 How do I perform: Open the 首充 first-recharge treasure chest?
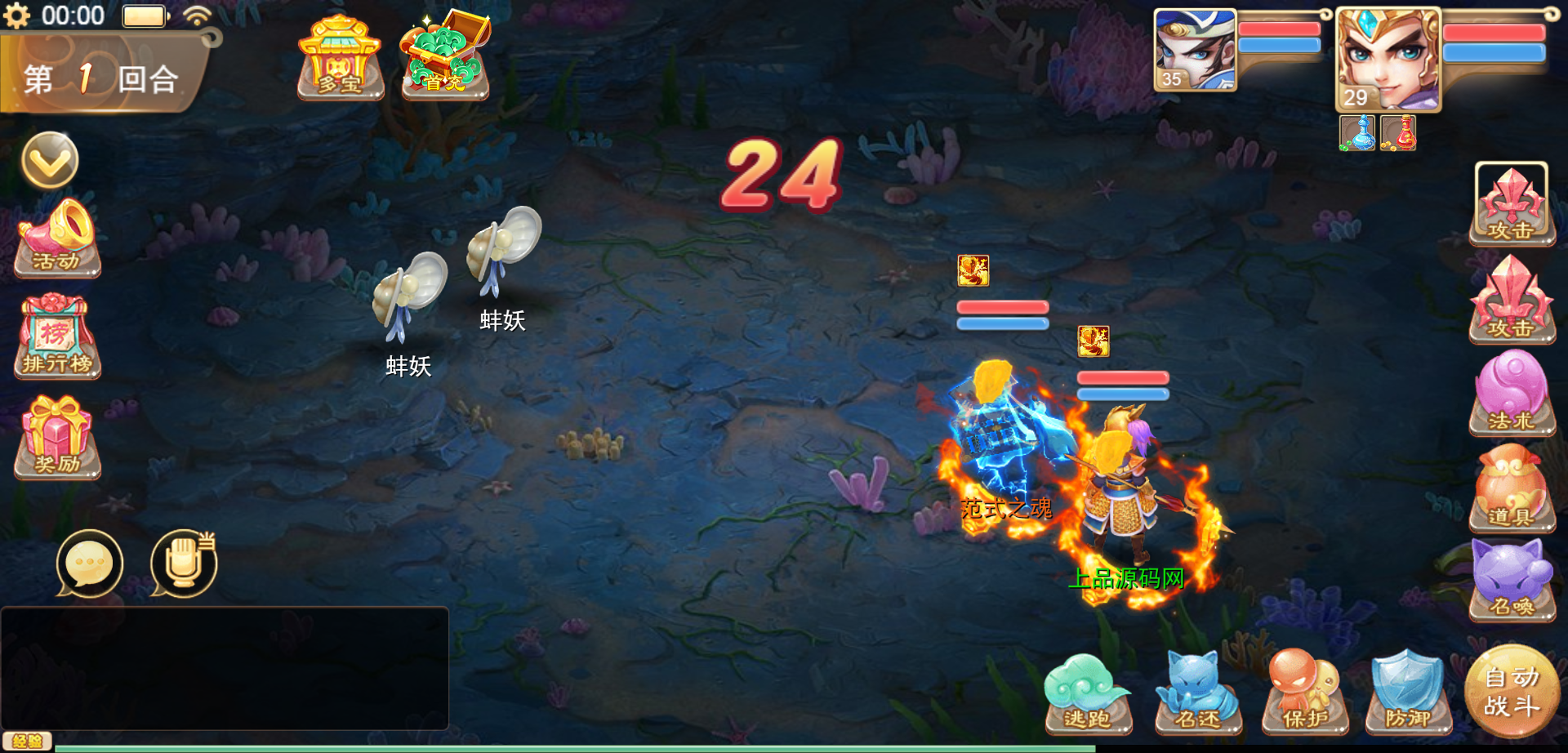(x=444, y=56)
